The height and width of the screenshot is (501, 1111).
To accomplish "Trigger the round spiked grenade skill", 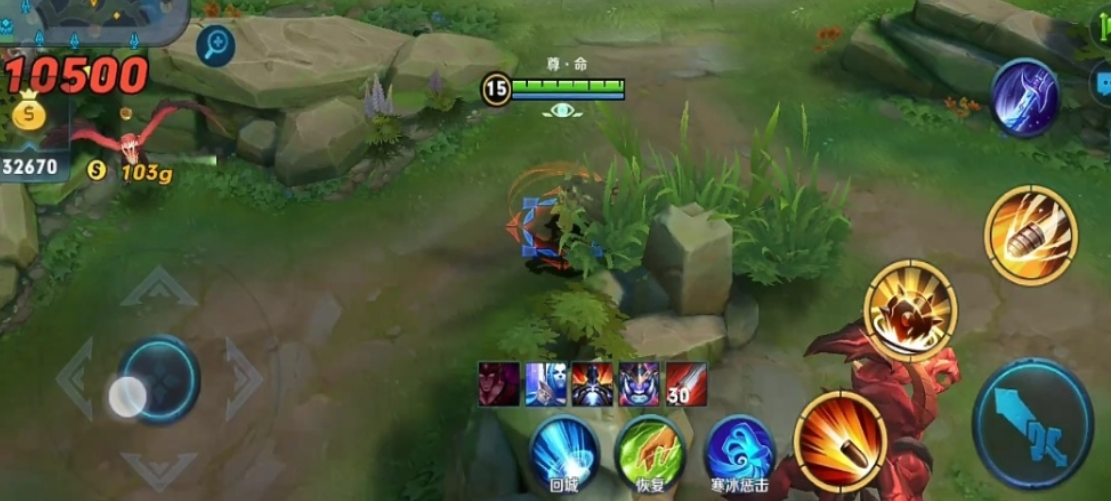I will (x=910, y=310).
